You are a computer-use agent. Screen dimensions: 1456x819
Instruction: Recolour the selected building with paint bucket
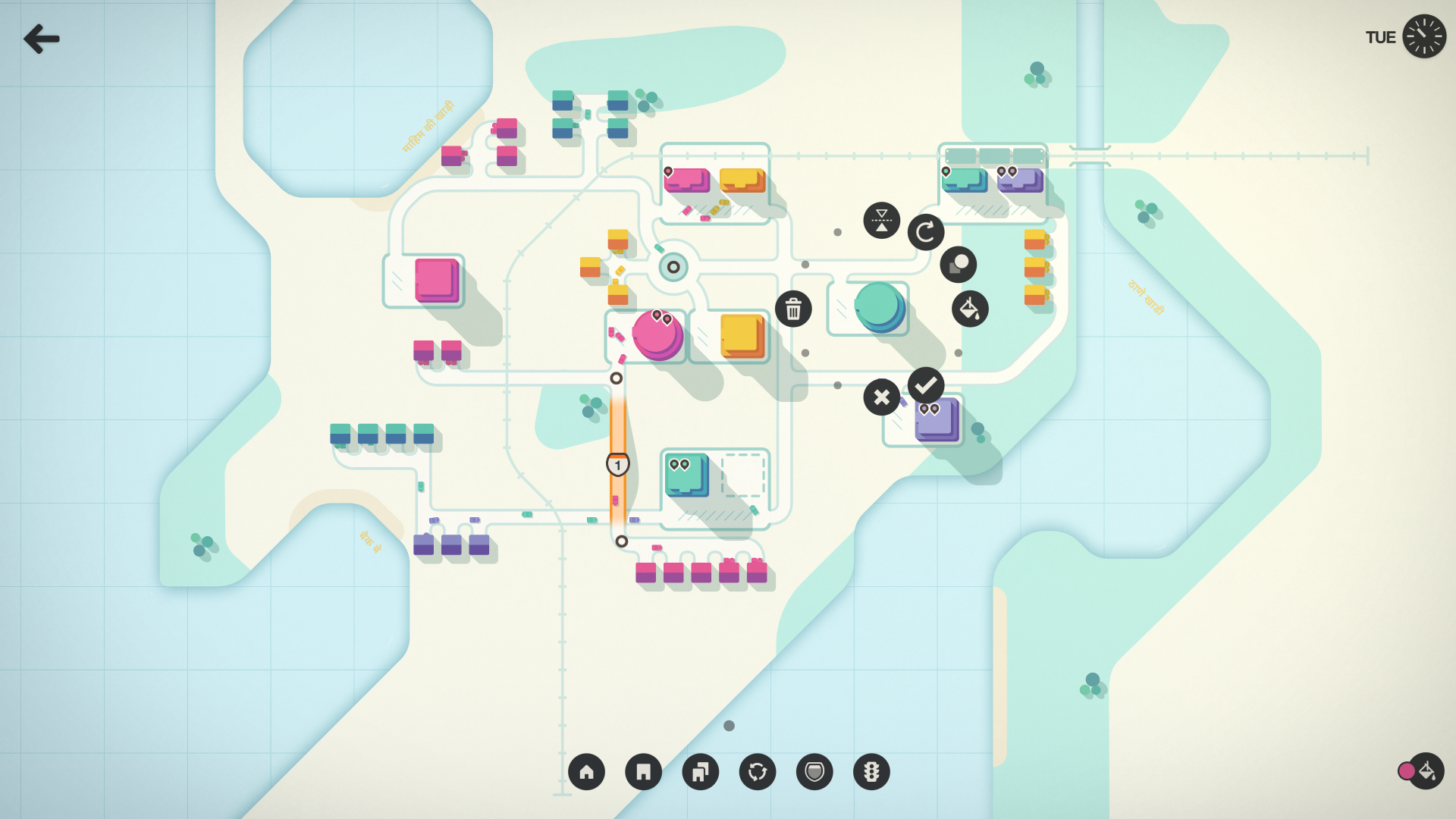pos(970,309)
